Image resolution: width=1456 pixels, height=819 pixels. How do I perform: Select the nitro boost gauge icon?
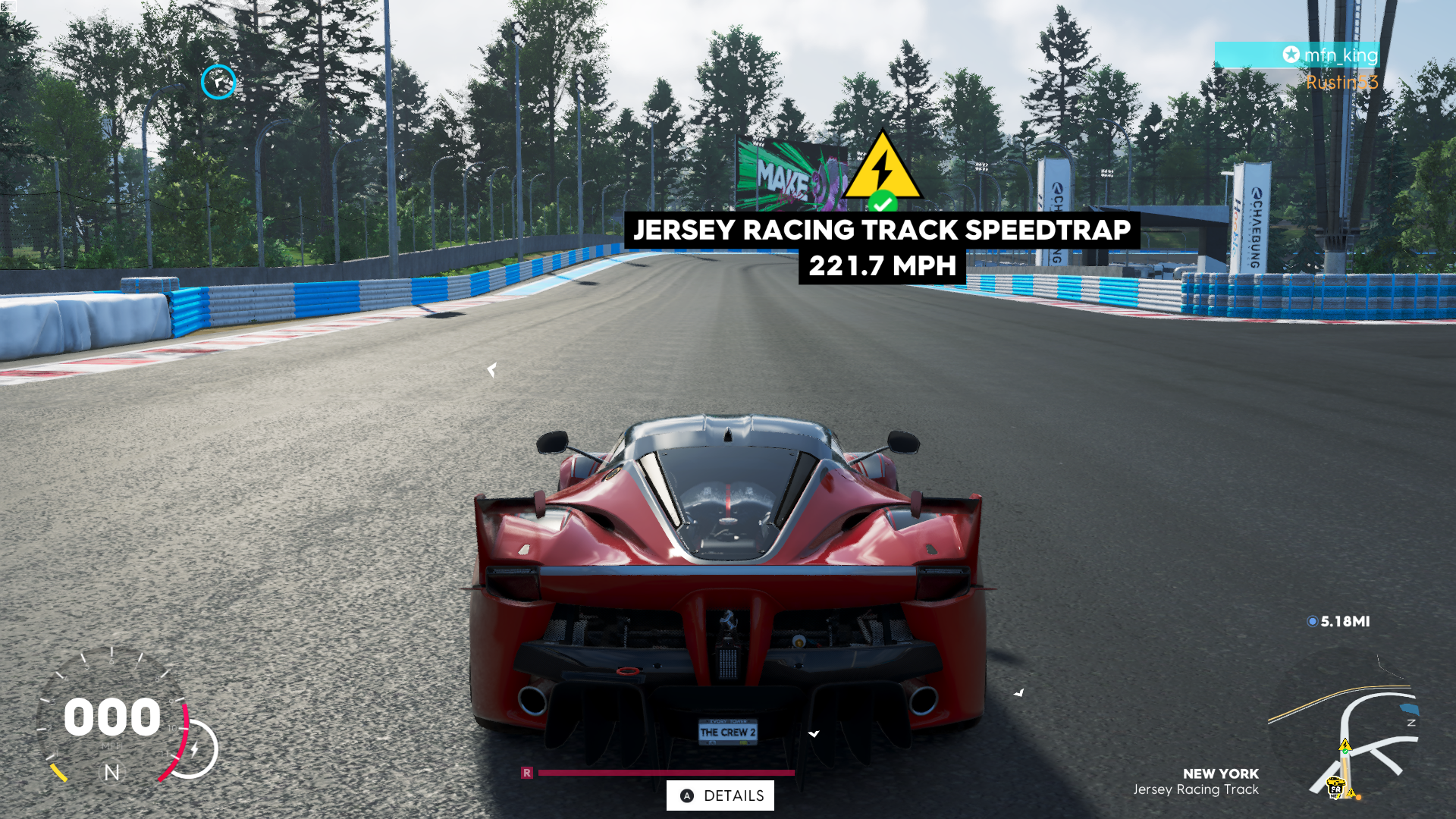[x=193, y=749]
